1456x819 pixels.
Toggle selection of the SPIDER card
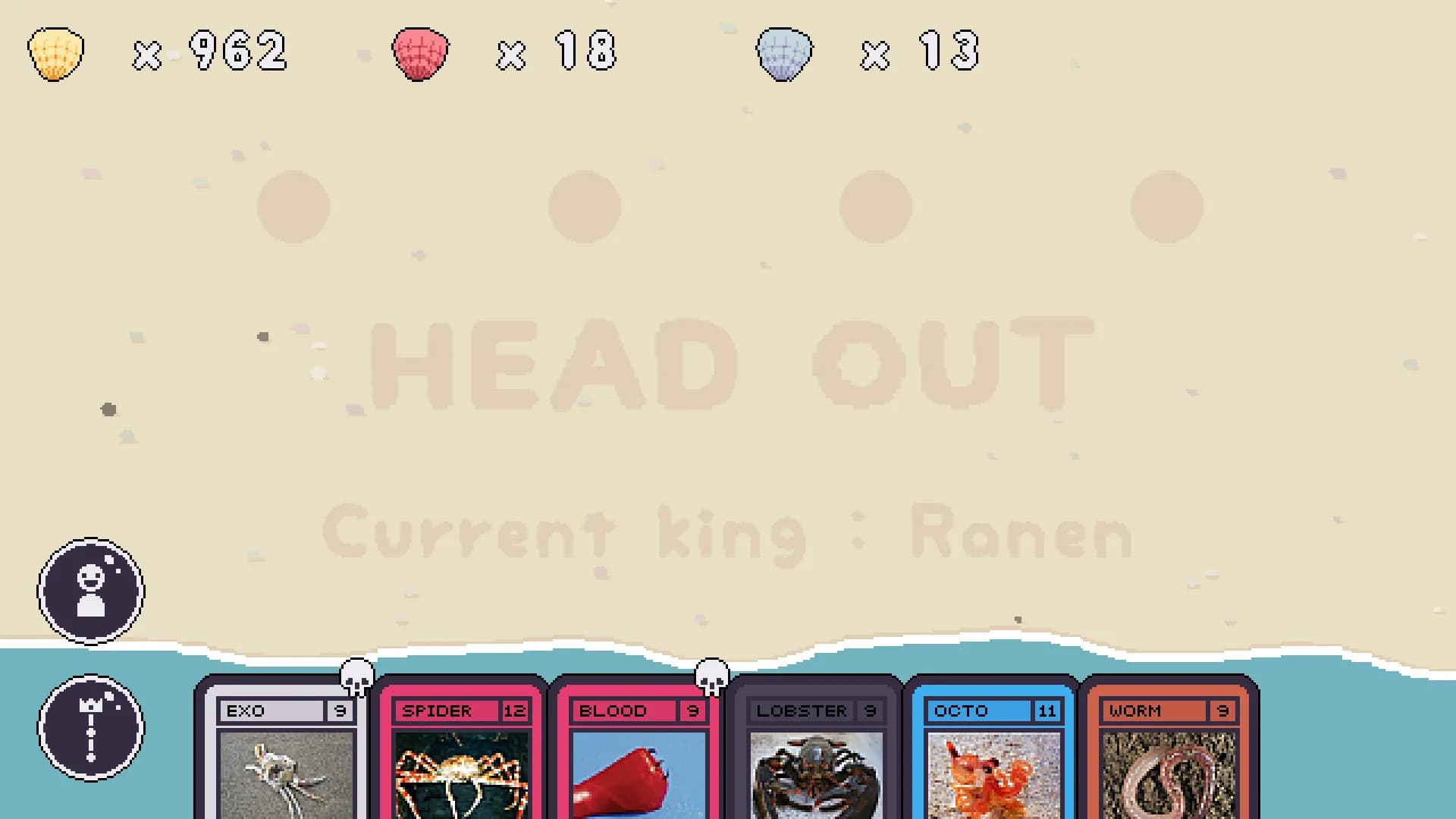pos(461,758)
